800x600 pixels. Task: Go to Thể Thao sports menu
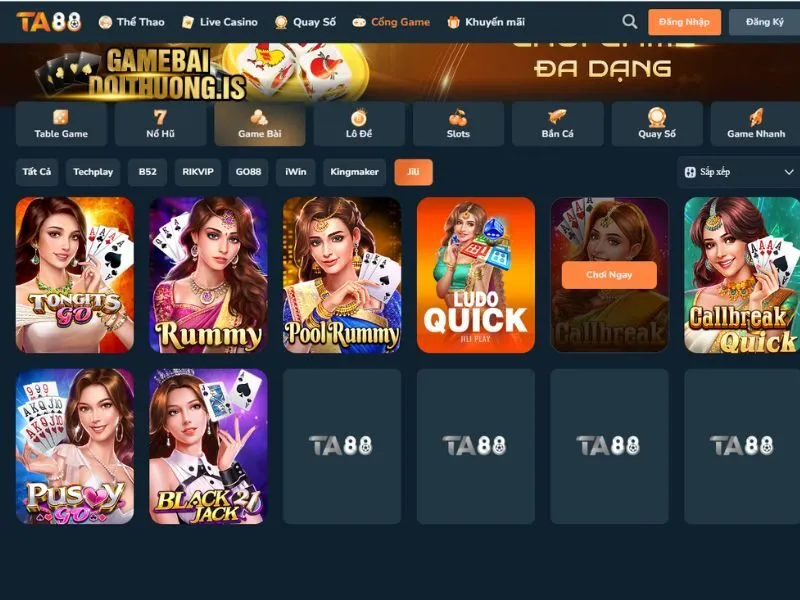pyautogui.click(x=131, y=21)
